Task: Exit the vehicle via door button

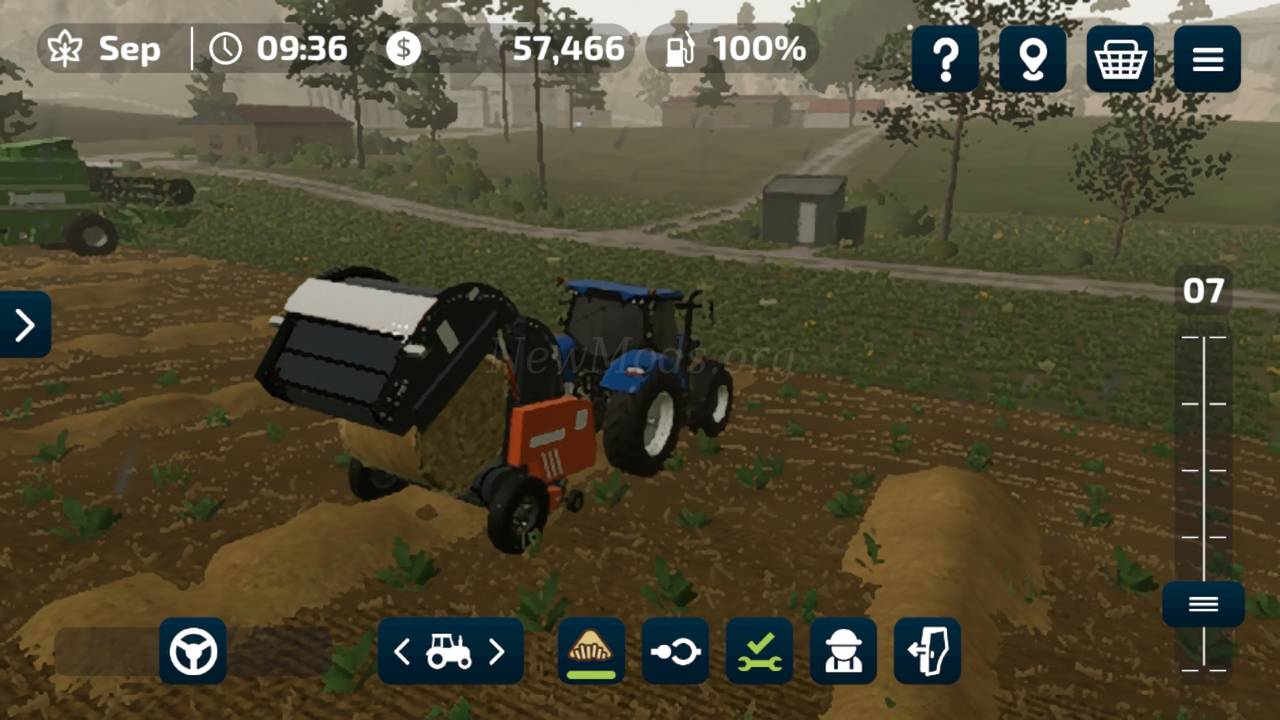Action: click(927, 651)
